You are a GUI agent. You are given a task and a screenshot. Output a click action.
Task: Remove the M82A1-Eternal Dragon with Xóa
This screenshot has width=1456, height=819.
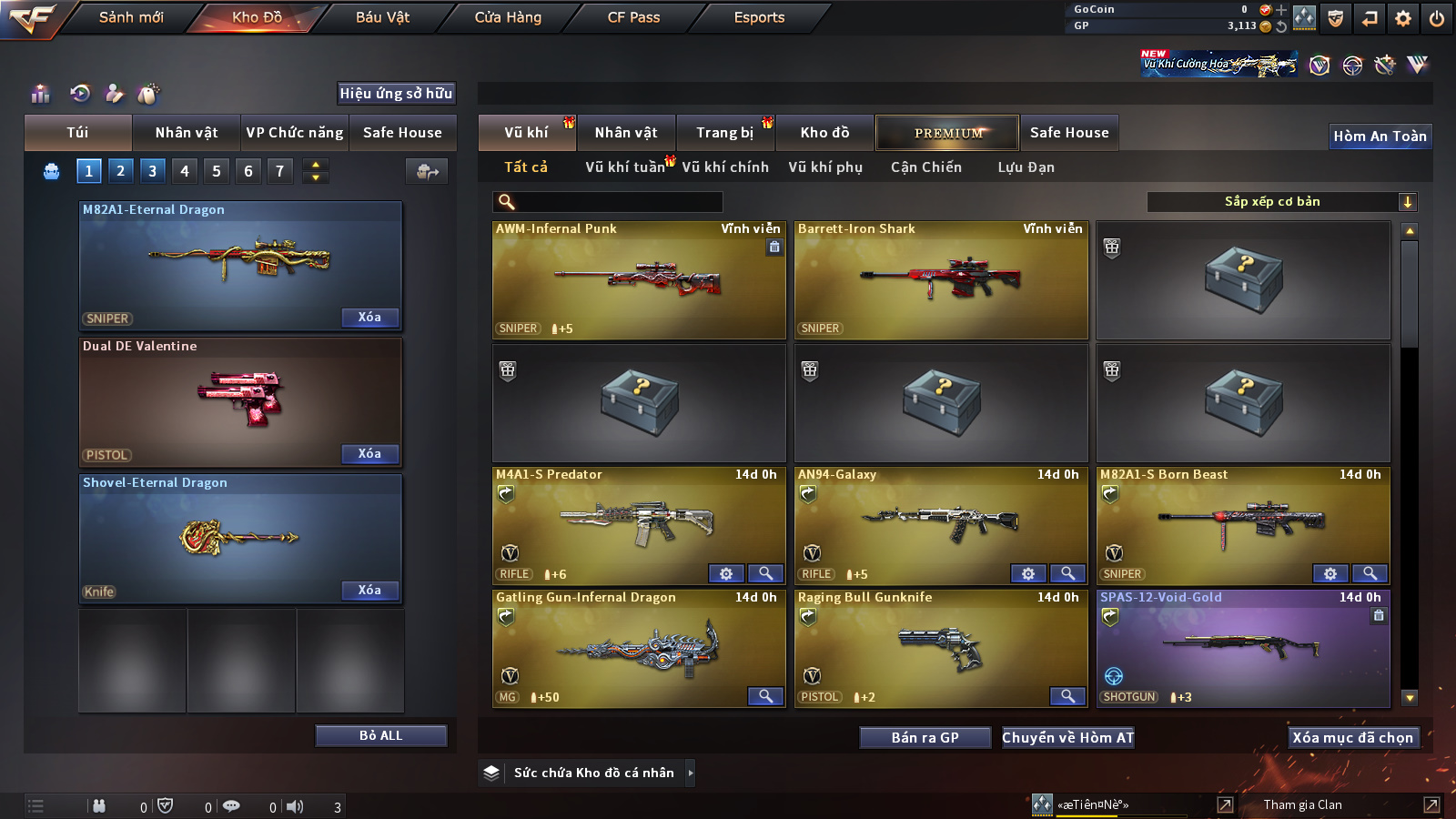369,318
